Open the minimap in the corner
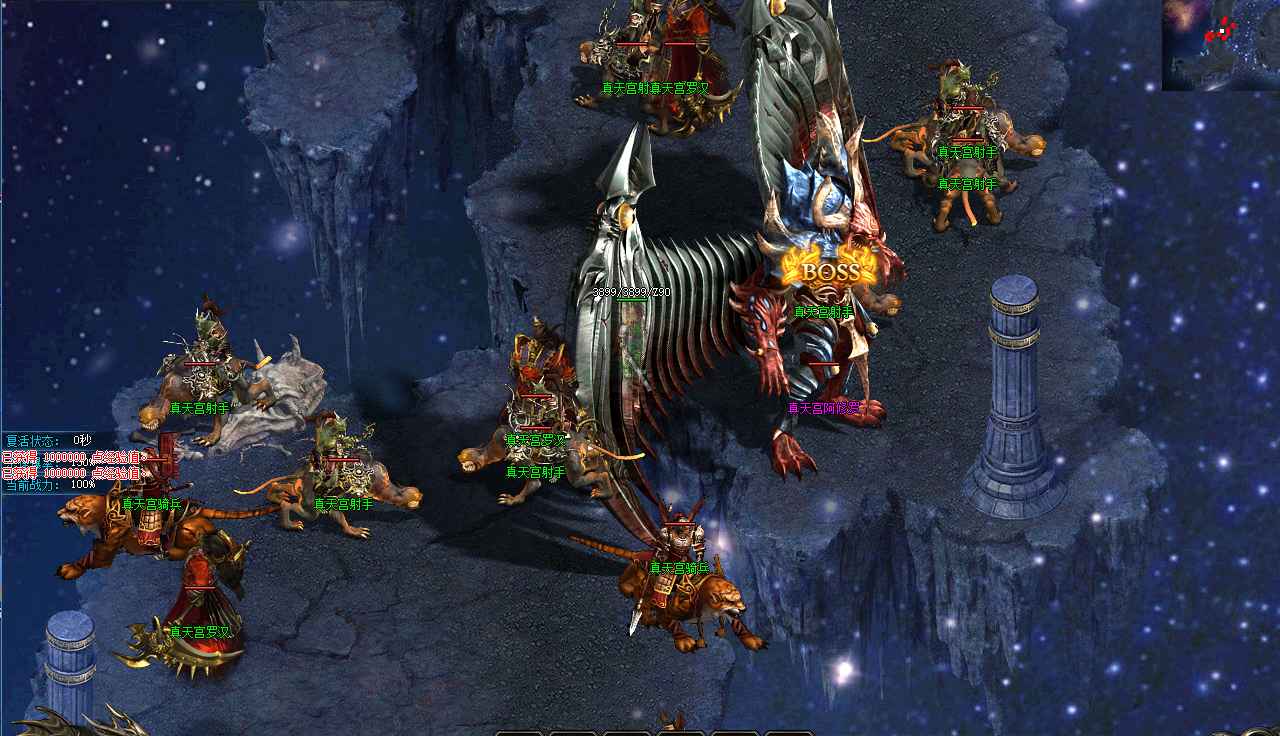 (1220, 45)
